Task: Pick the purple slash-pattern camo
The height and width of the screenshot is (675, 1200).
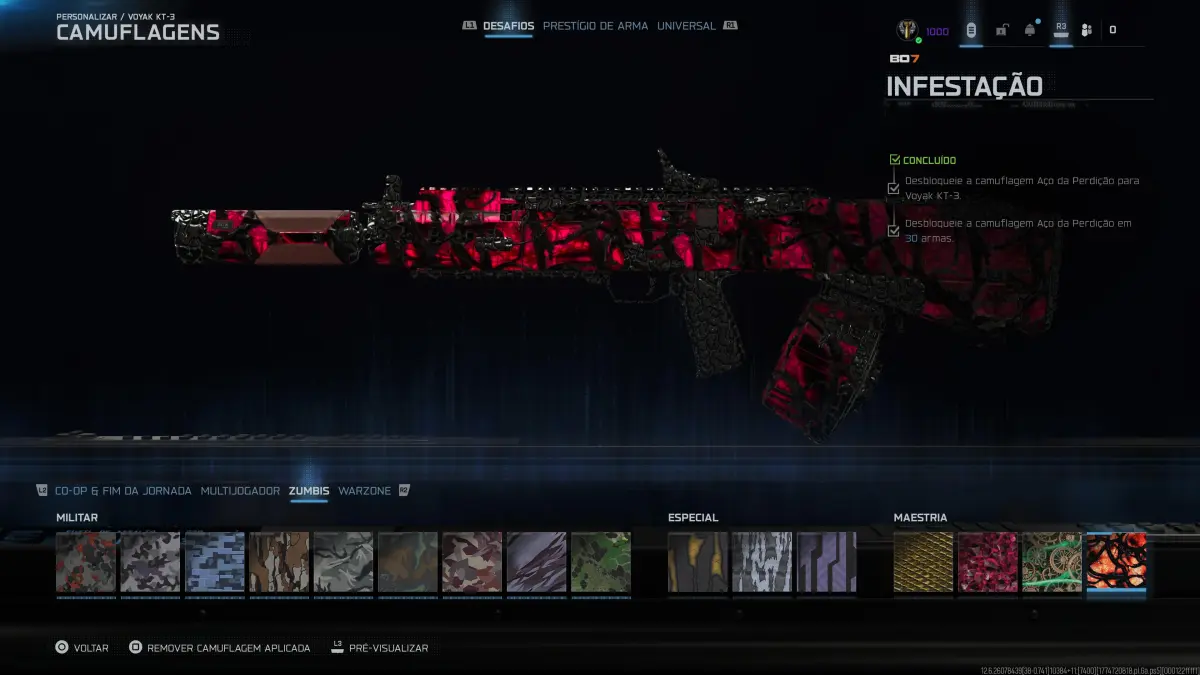Action: [x=537, y=562]
